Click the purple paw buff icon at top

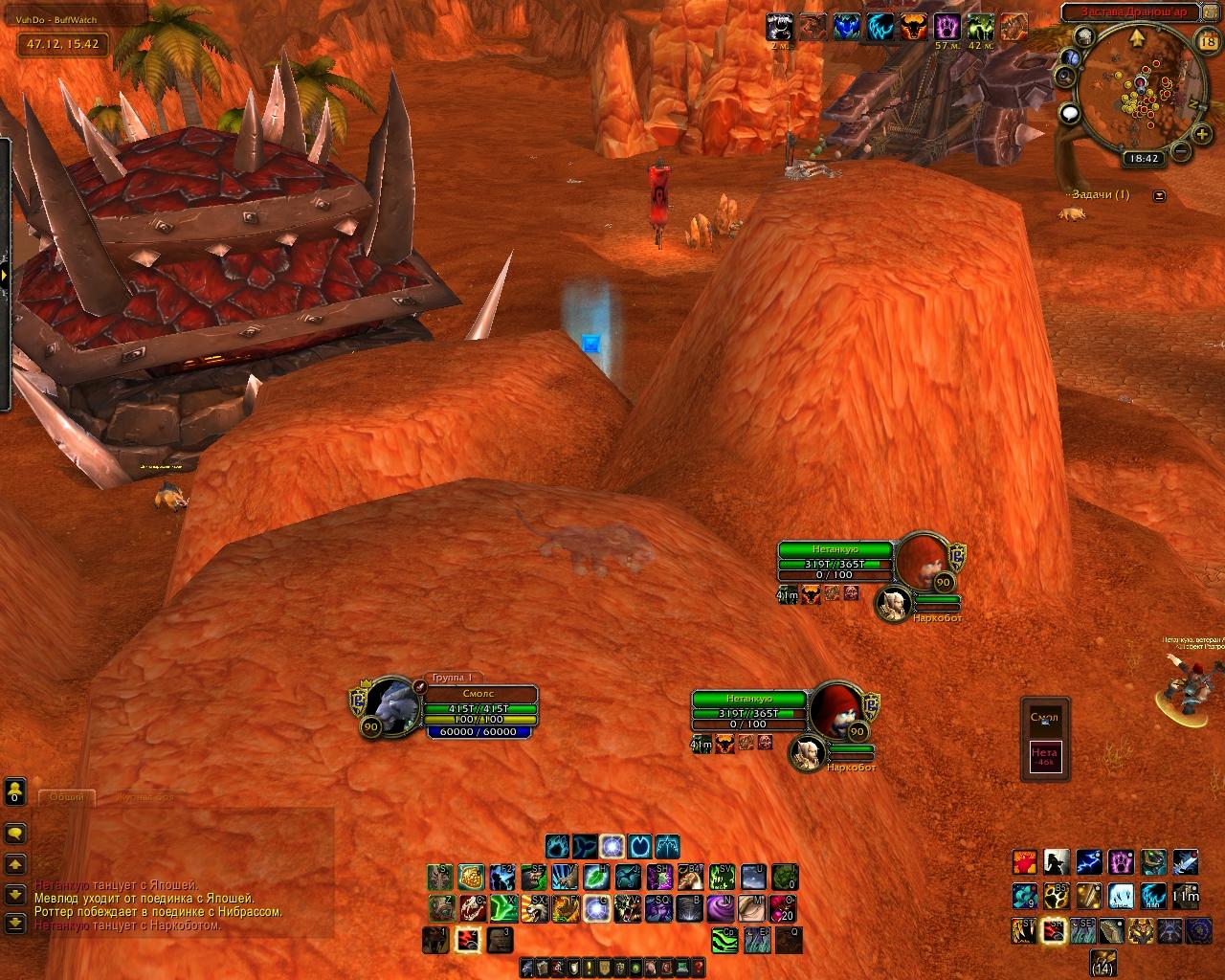[x=947, y=27]
